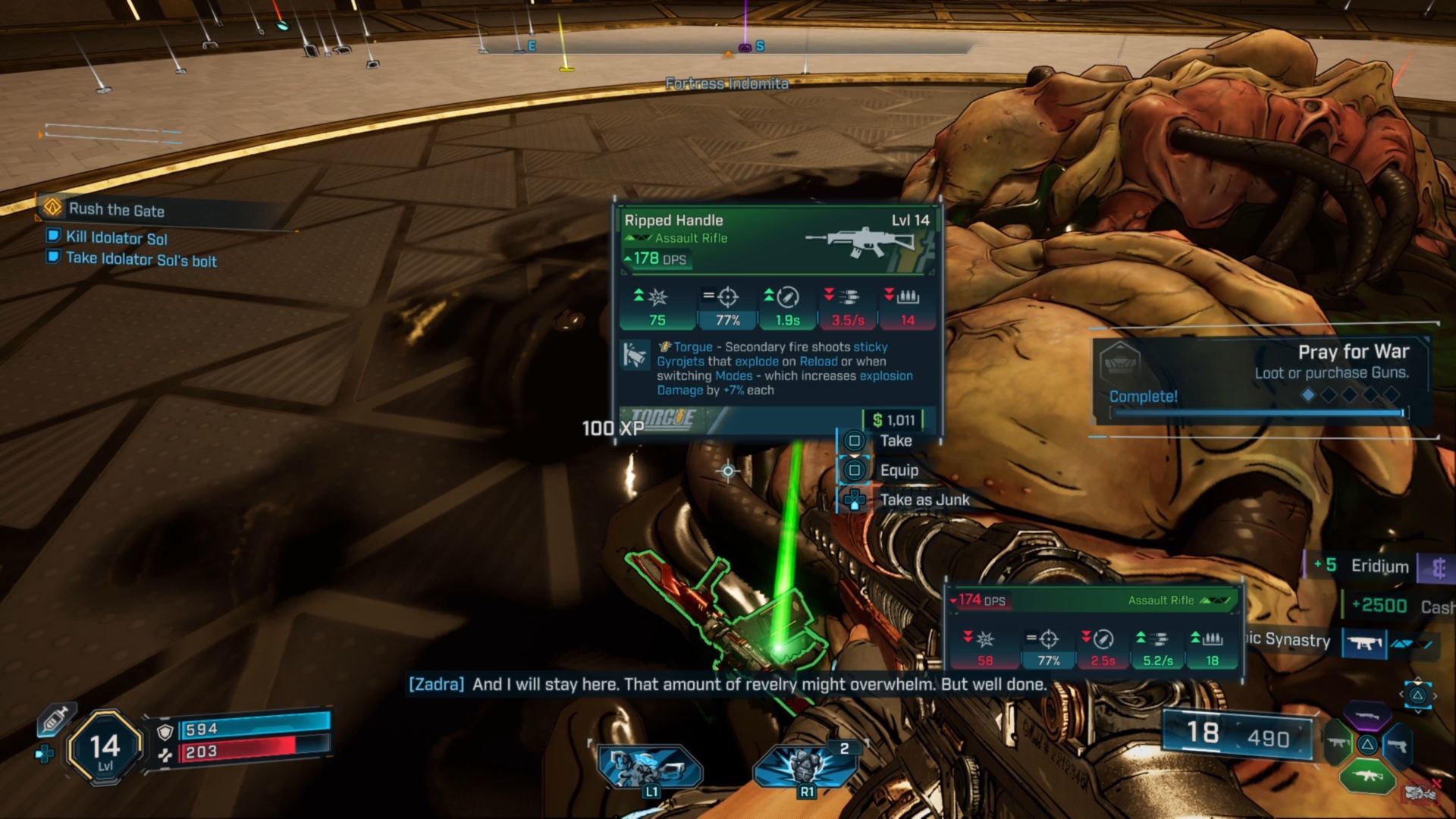Select Equip for the Ripped Handle rifle
This screenshot has width=1456, height=819.
pyautogui.click(x=898, y=470)
